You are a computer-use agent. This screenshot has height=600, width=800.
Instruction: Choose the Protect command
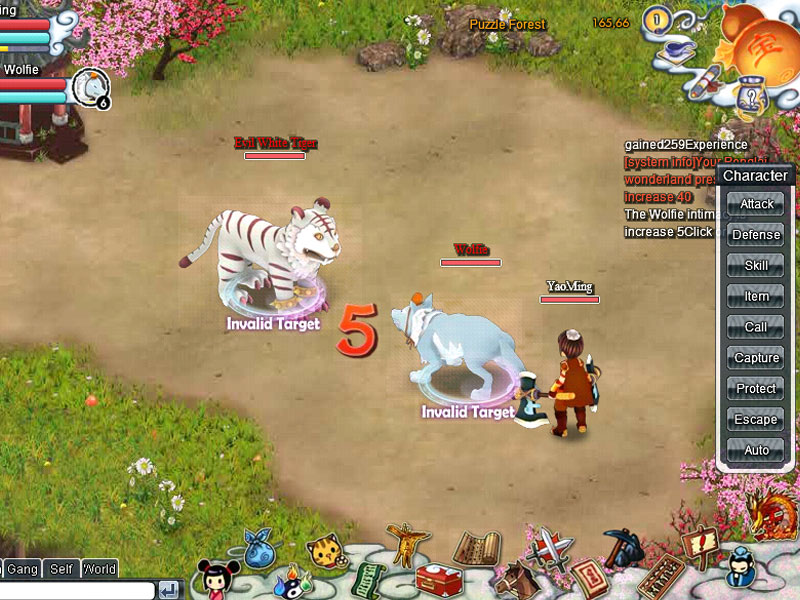[x=756, y=389]
